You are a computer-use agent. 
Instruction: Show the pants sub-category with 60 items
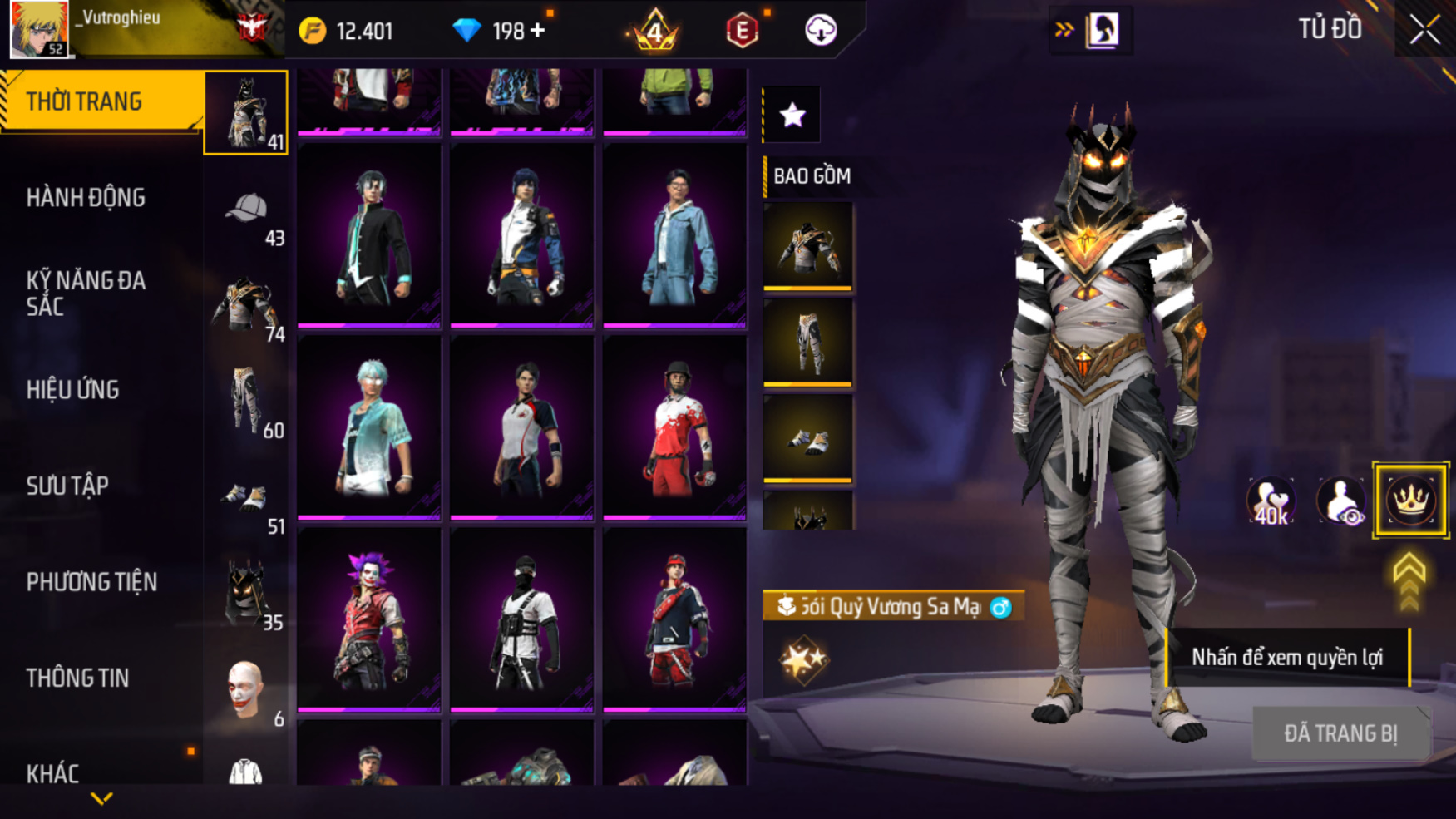(x=246, y=402)
